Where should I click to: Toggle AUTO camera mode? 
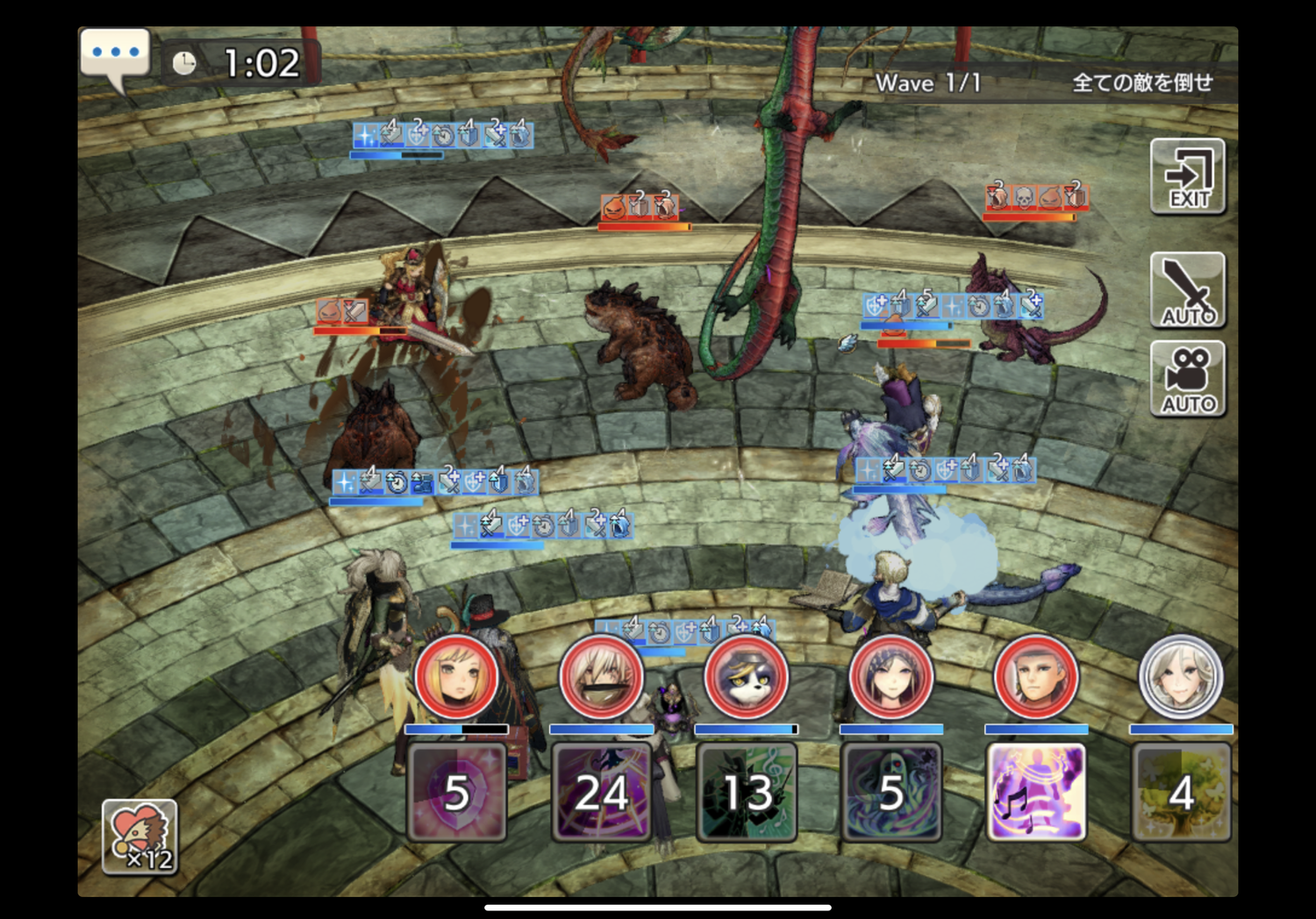[1188, 380]
